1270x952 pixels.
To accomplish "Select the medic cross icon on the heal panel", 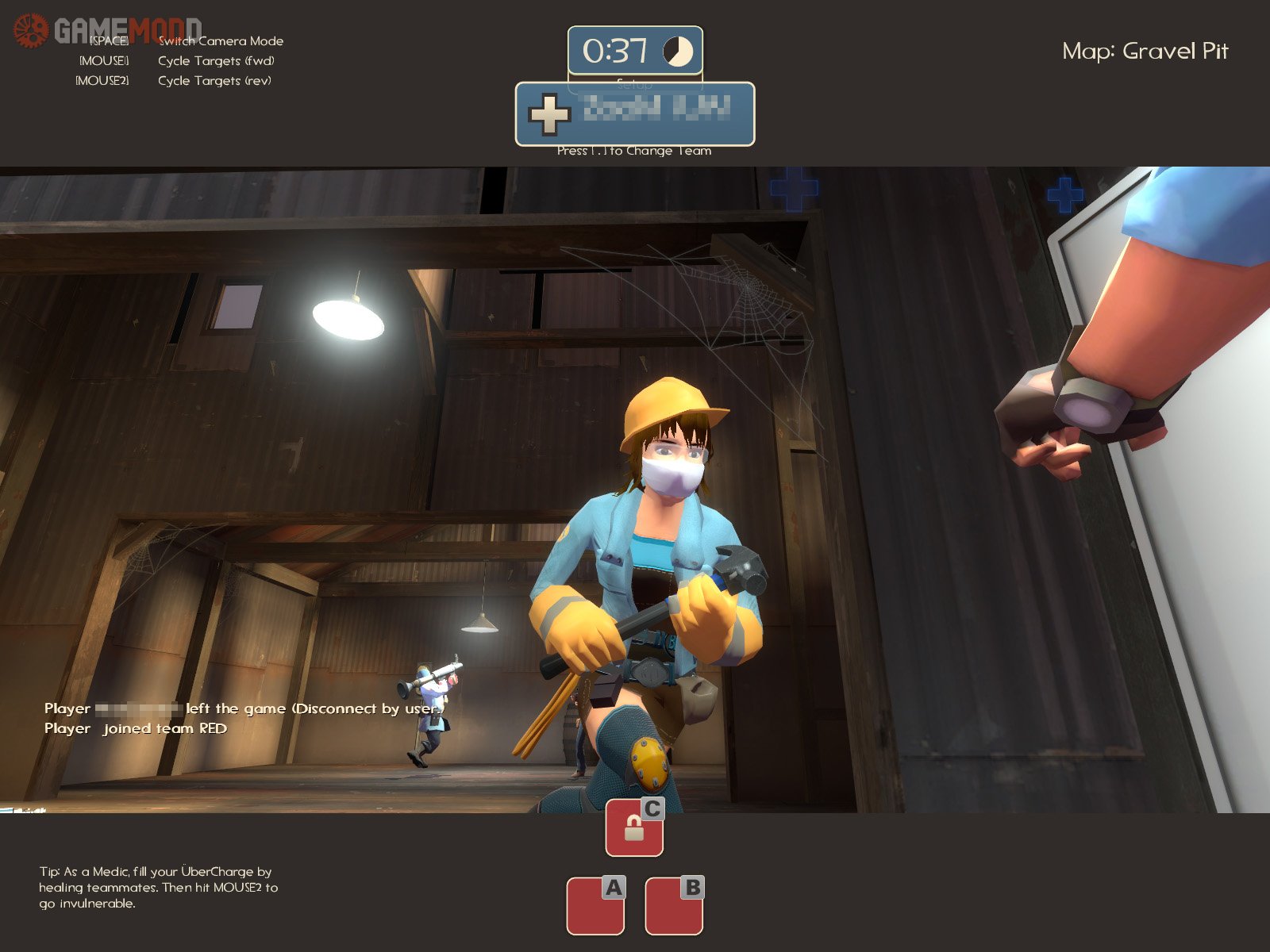I will 548,116.
